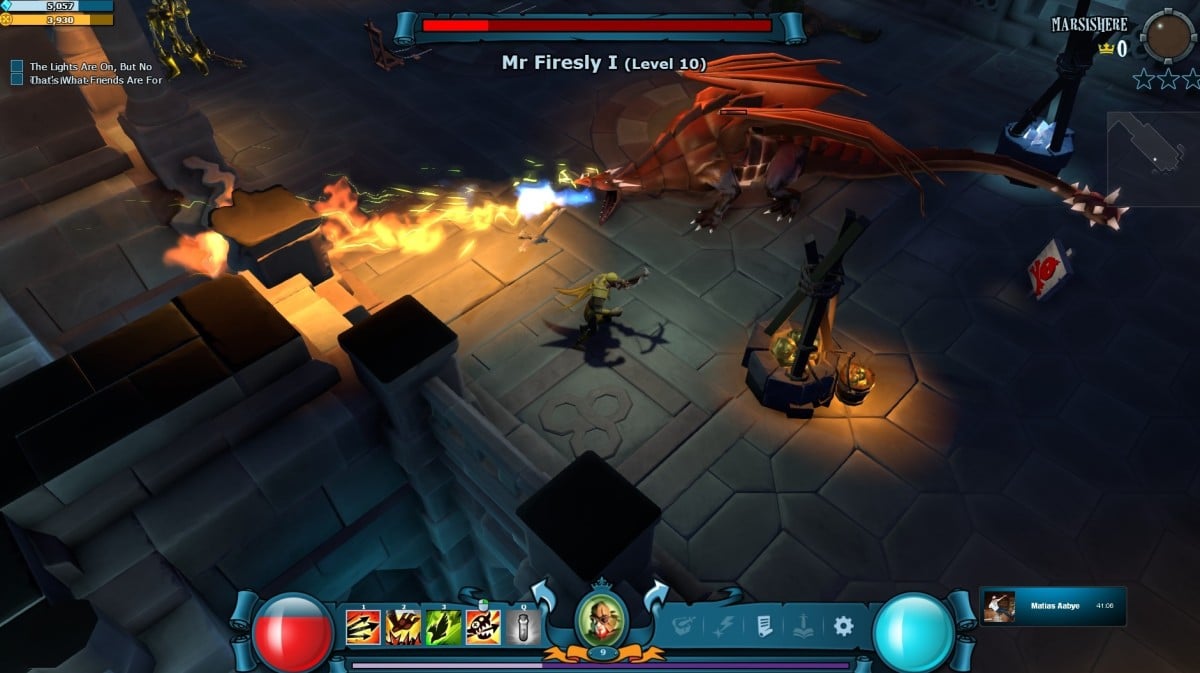Select "That's What Friends Are For" objective

(95, 80)
